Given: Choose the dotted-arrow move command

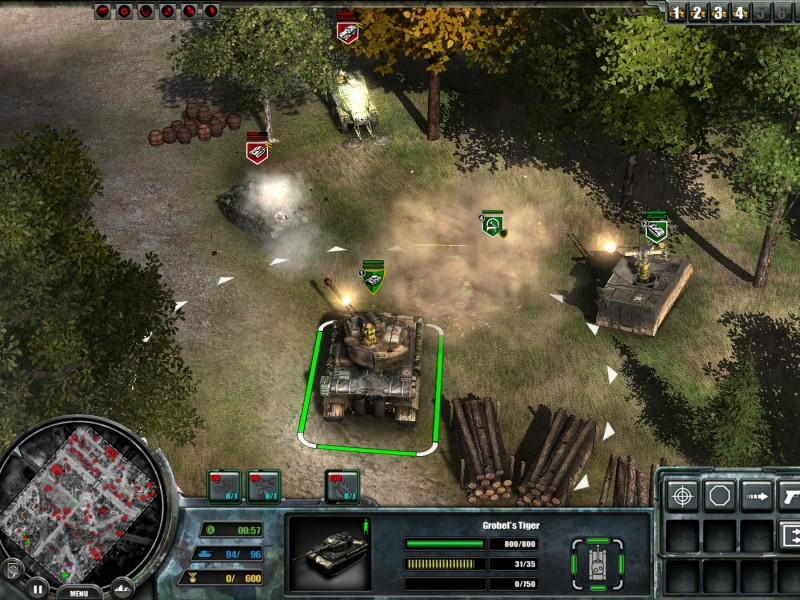Looking at the screenshot, I should [x=757, y=495].
